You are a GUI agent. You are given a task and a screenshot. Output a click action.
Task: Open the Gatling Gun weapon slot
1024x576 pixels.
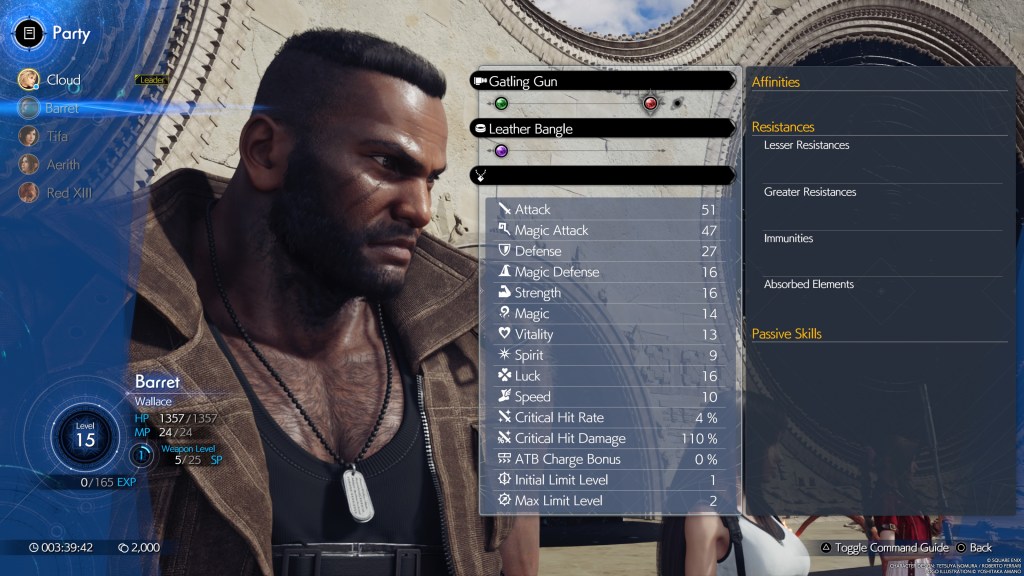tap(603, 81)
